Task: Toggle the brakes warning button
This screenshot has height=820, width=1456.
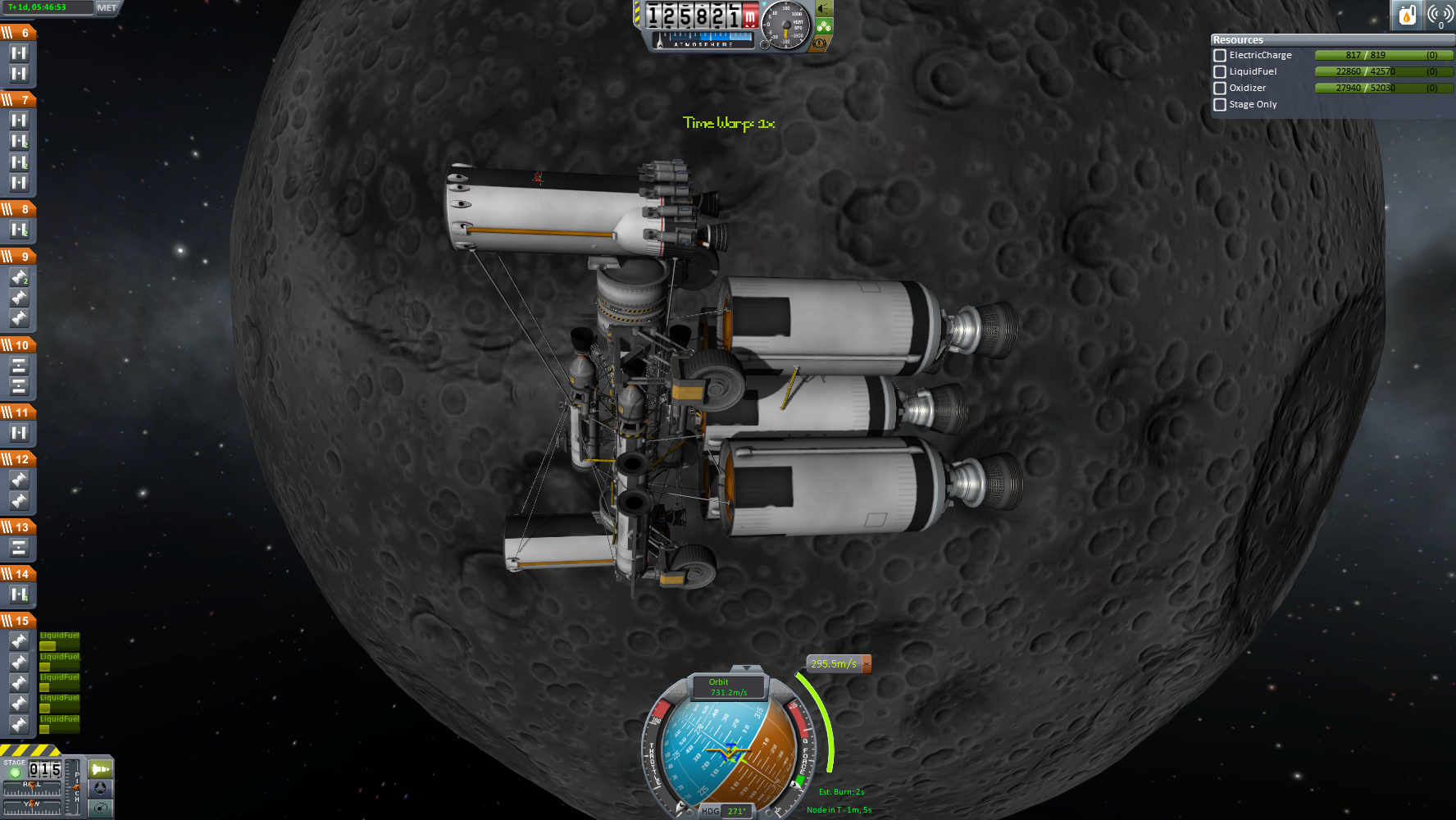Action: click(819, 43)
